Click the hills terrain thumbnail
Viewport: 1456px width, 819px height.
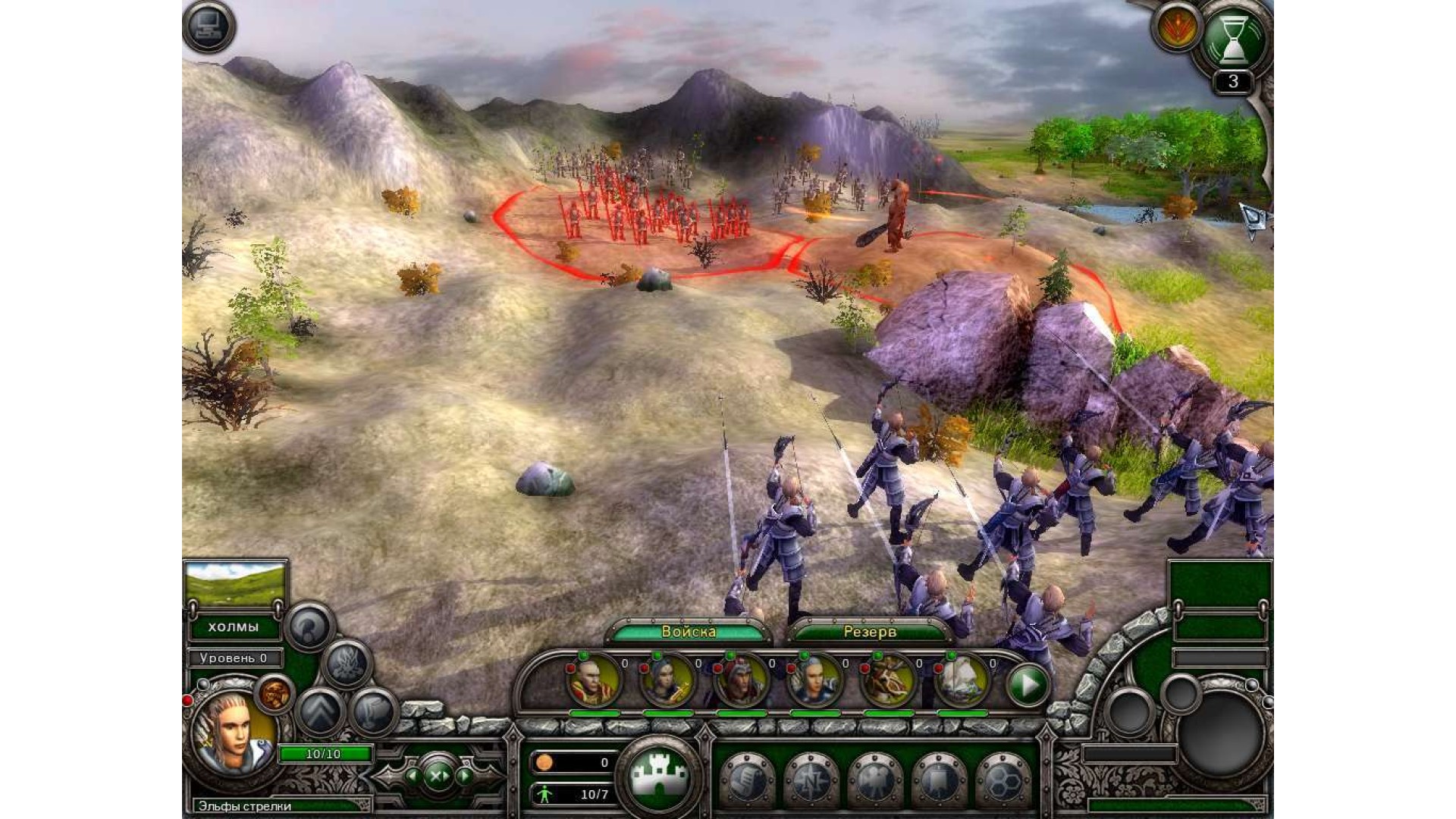click(x=235, y=584)
